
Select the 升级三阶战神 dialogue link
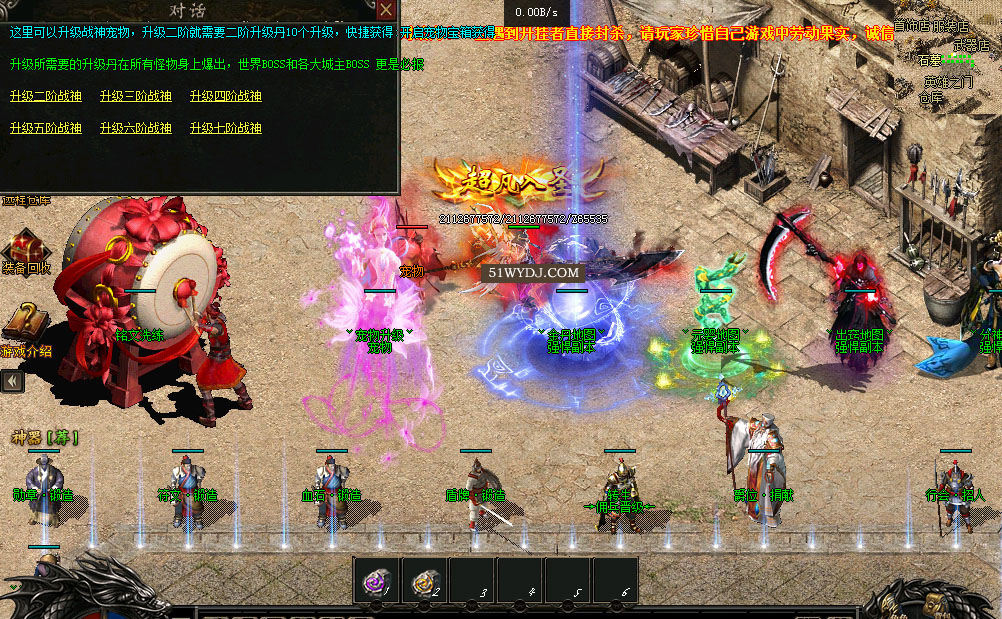pyautogui.click(x=135, y=96)
